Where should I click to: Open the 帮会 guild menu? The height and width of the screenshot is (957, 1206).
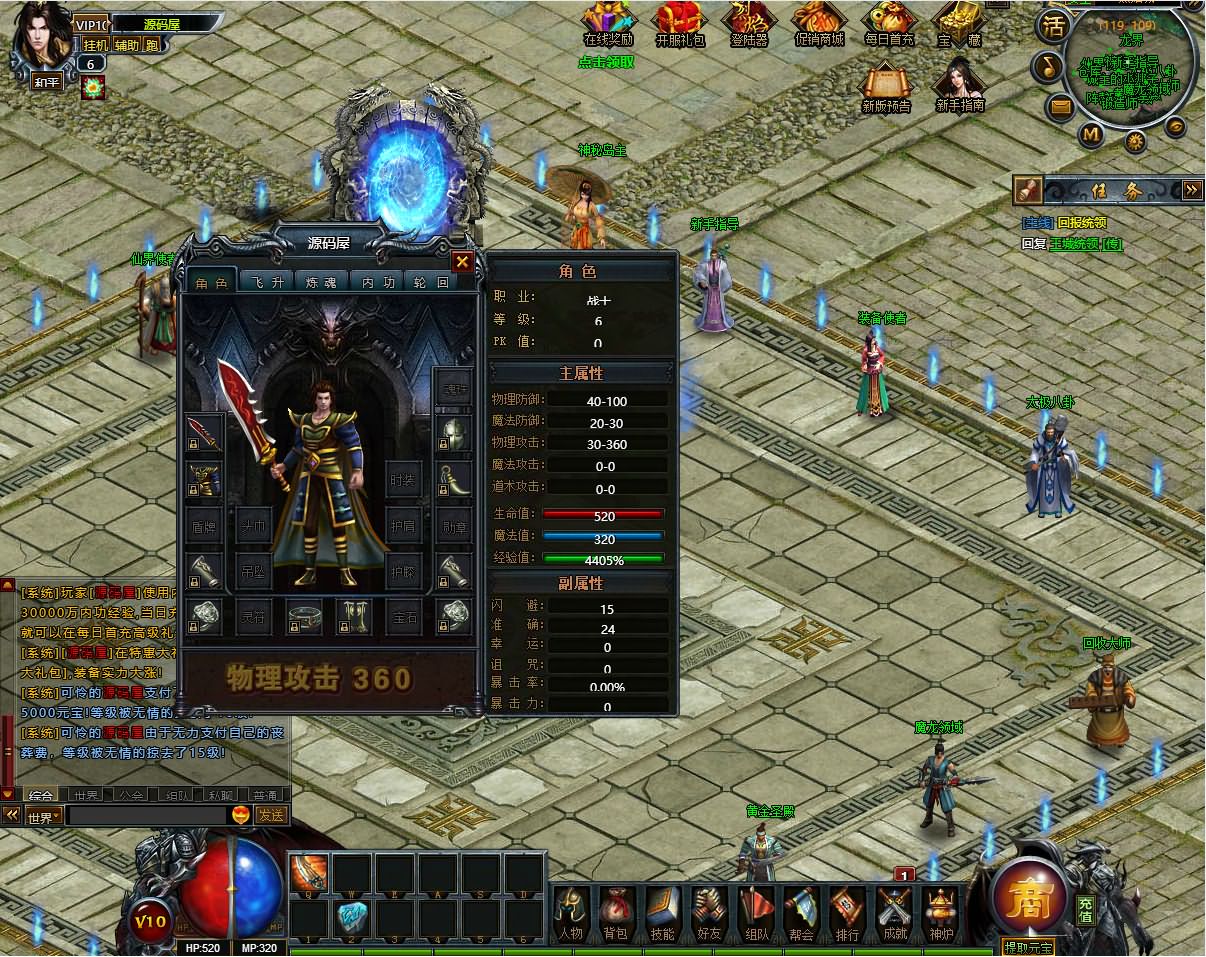click(x=801, y=912)
